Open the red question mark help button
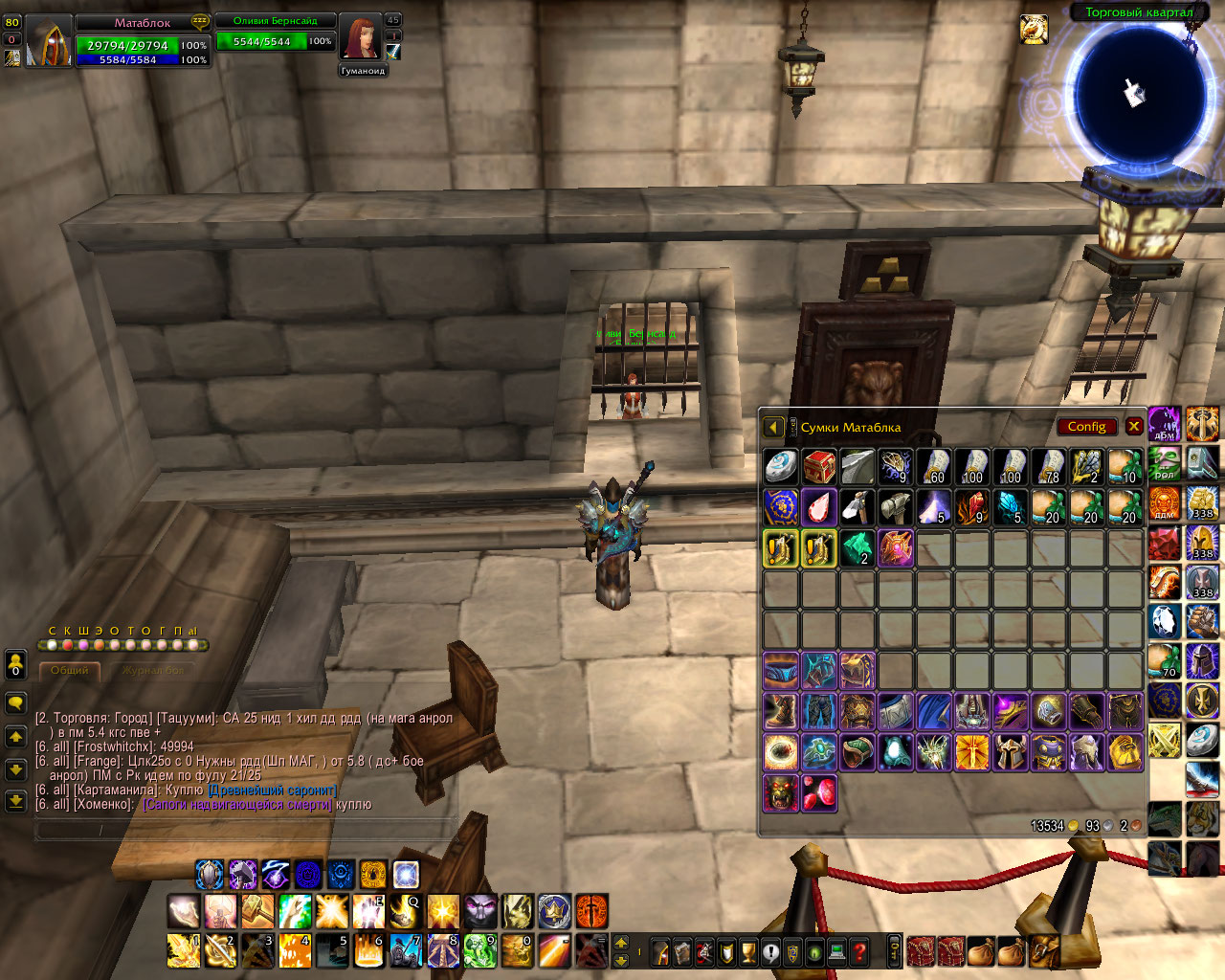The image size is (1225, 980). (x=859, y=952)
